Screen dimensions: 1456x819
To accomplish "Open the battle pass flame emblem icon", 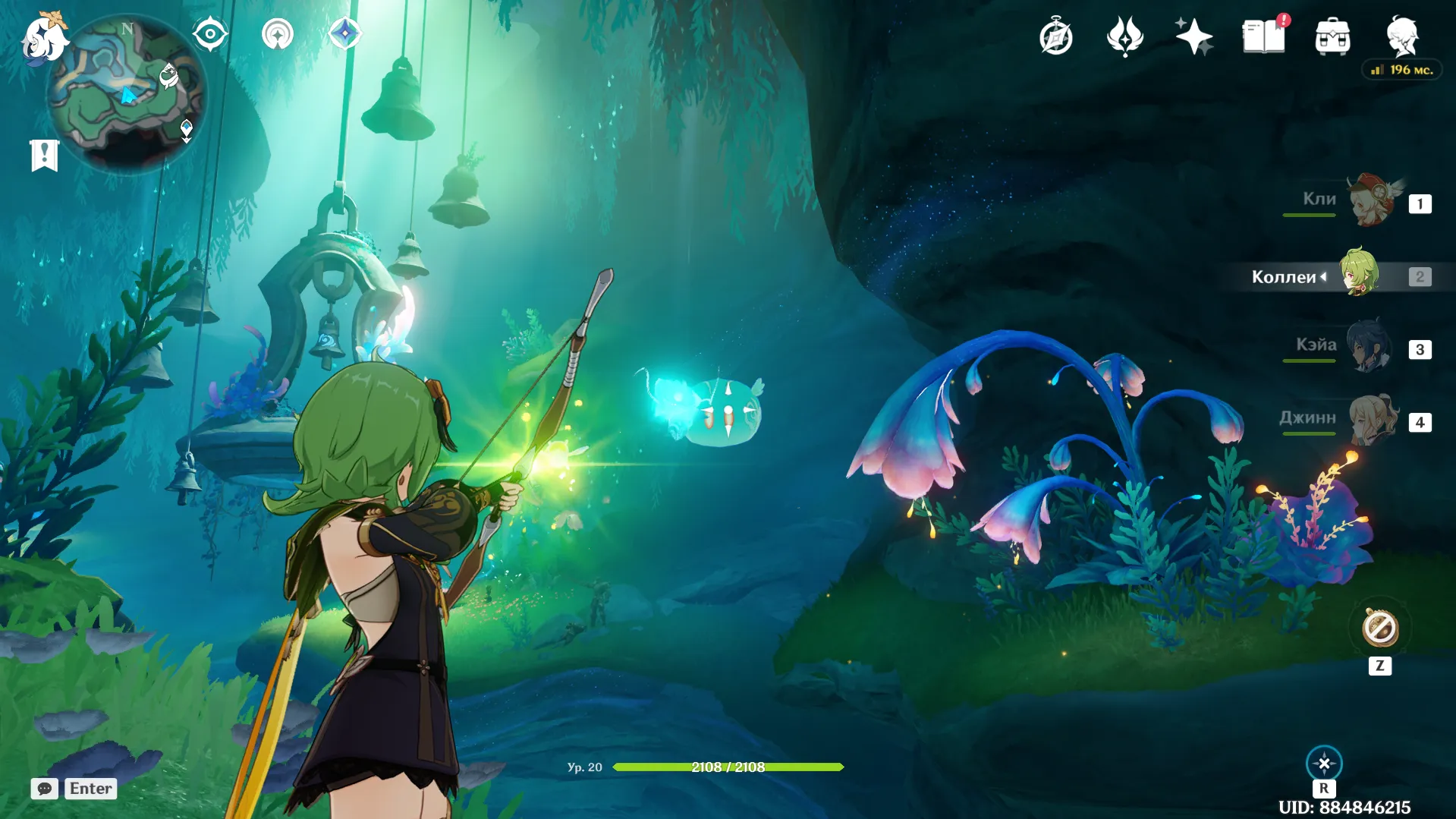I will pyautogui.click(x=1124, y=36).
